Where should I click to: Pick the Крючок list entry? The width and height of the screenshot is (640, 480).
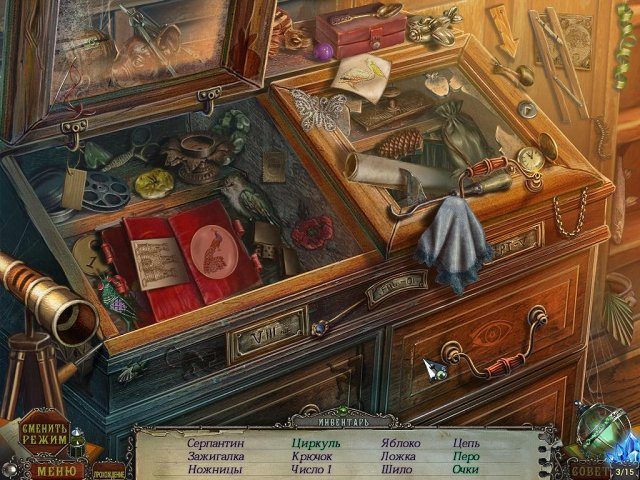(313, 455)
